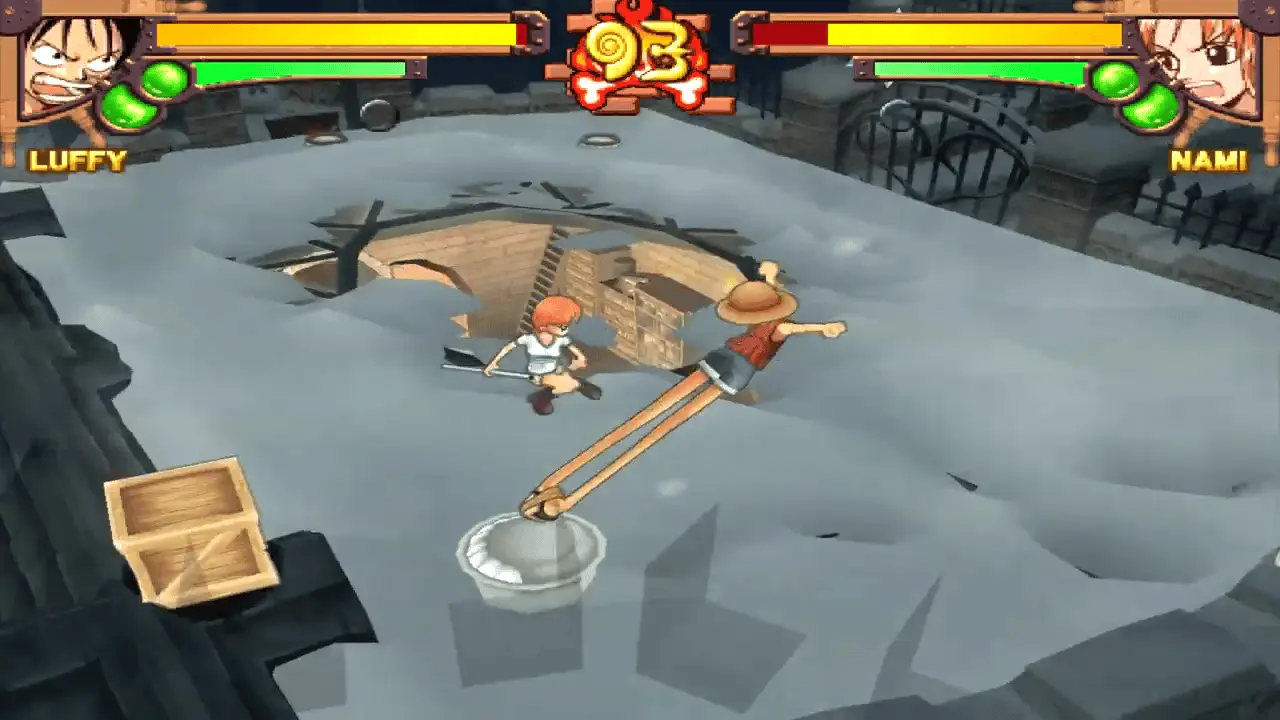Select the LUFFY name label

click(x=78, y=160)
